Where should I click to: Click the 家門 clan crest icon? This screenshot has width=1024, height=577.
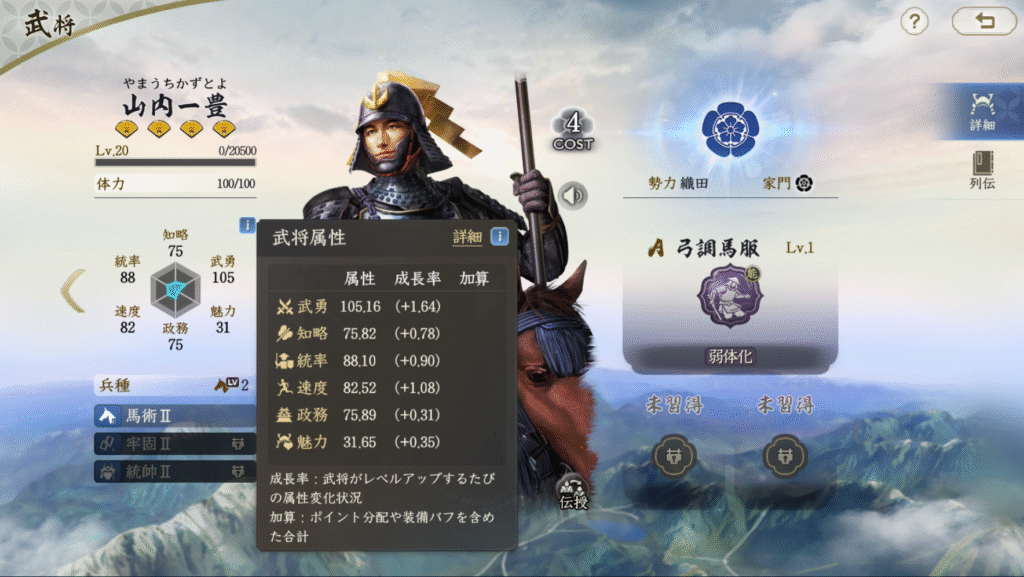[x=803, y=183]
